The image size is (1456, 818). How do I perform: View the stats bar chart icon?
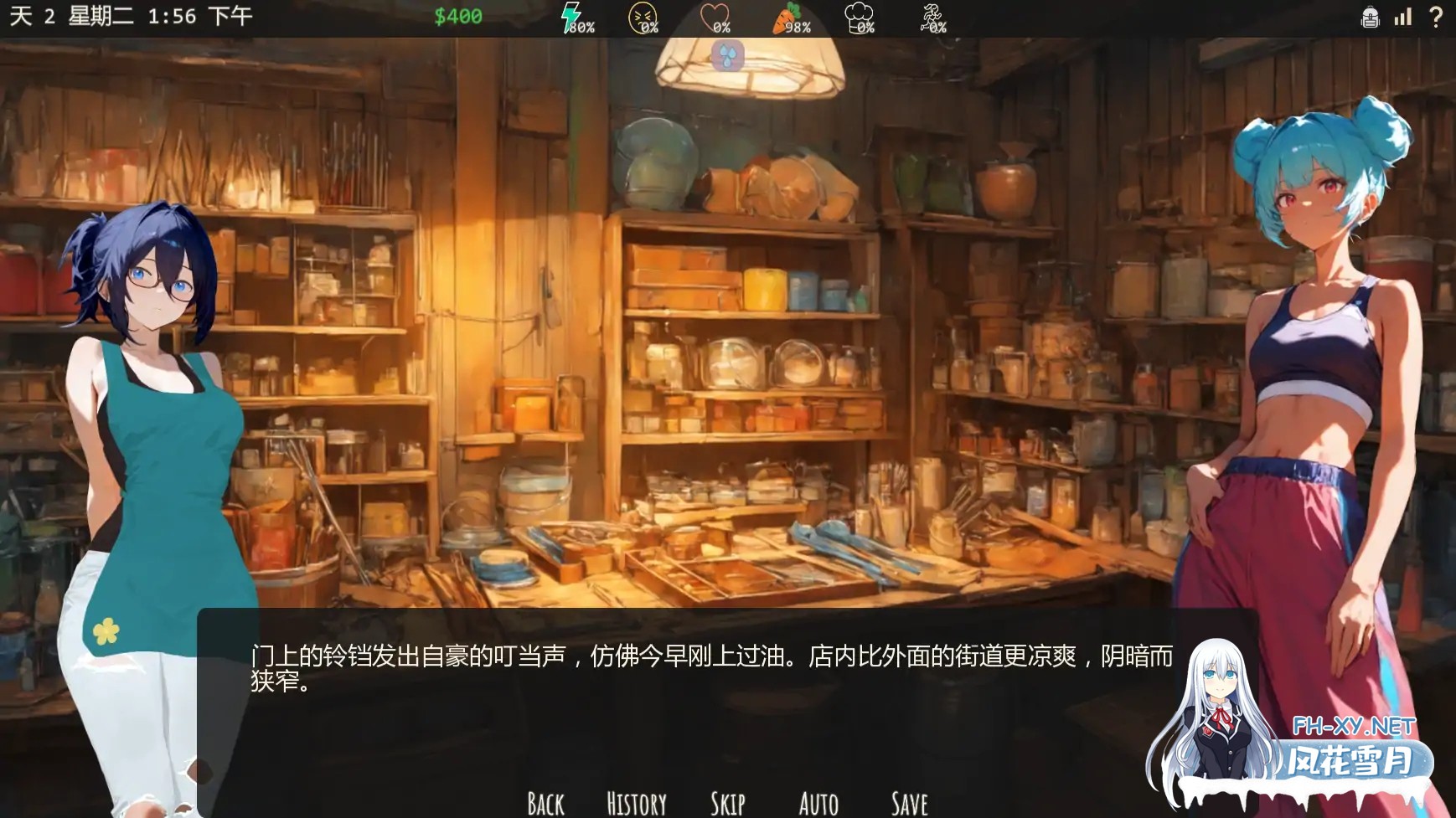(1403, 17)
